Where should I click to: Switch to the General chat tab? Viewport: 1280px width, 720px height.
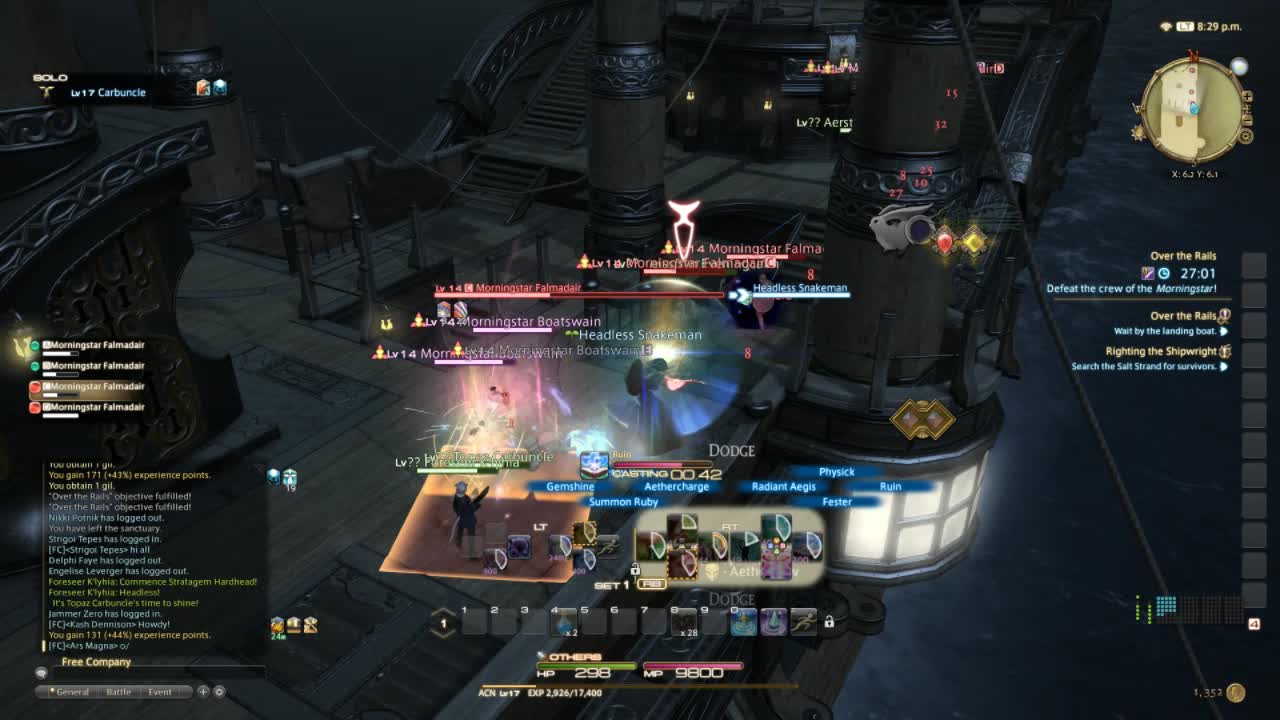click(x=72, y=692)
